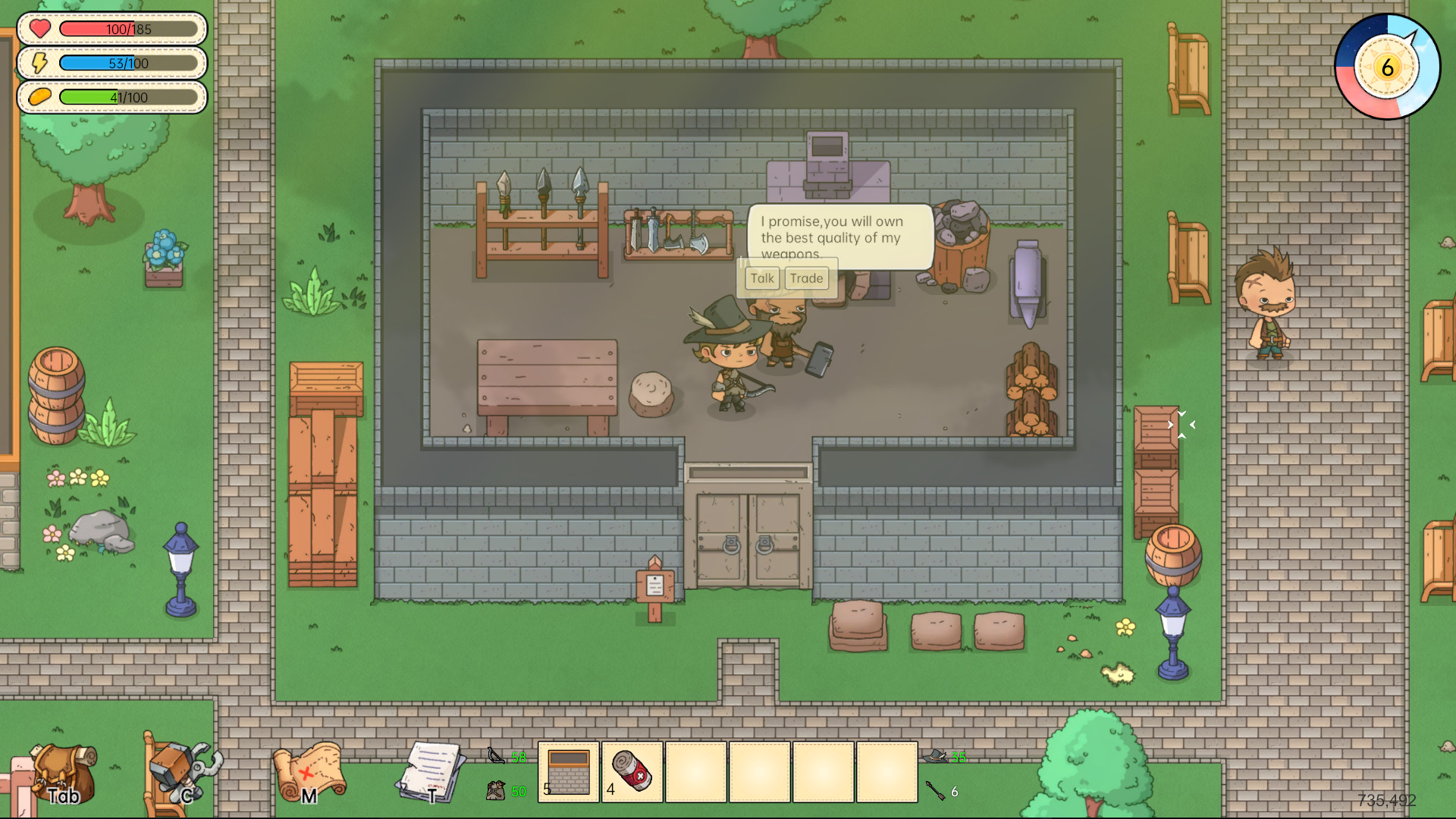The height and width of the screenshot is (819, 1456).
Task: Open the backpack inventory (Tab)
Action: pyautogui.click(x=64, y=773)
